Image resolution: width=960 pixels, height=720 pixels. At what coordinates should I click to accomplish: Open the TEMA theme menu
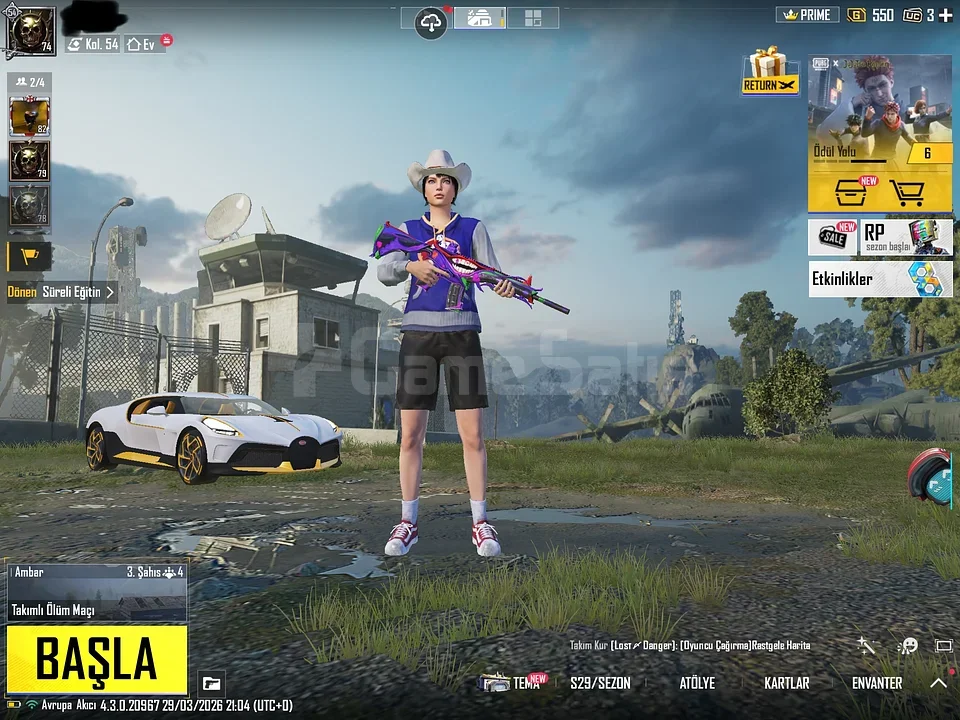[x=514, y=683]
